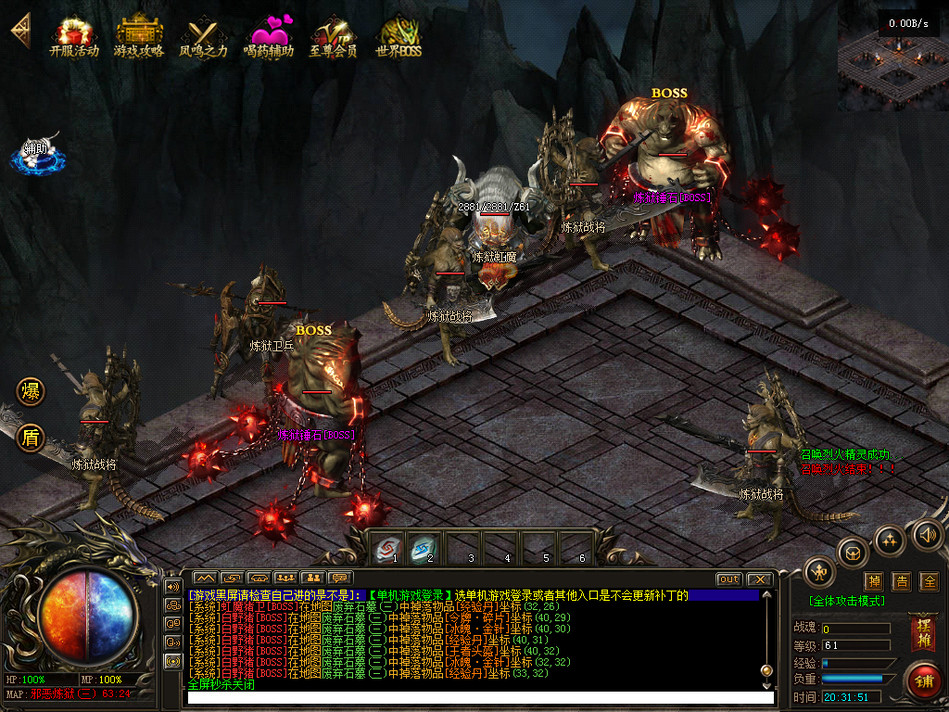Click the chat window 'out' button
This screenshot has width=949, height=712.
click(x=729, y=579)
